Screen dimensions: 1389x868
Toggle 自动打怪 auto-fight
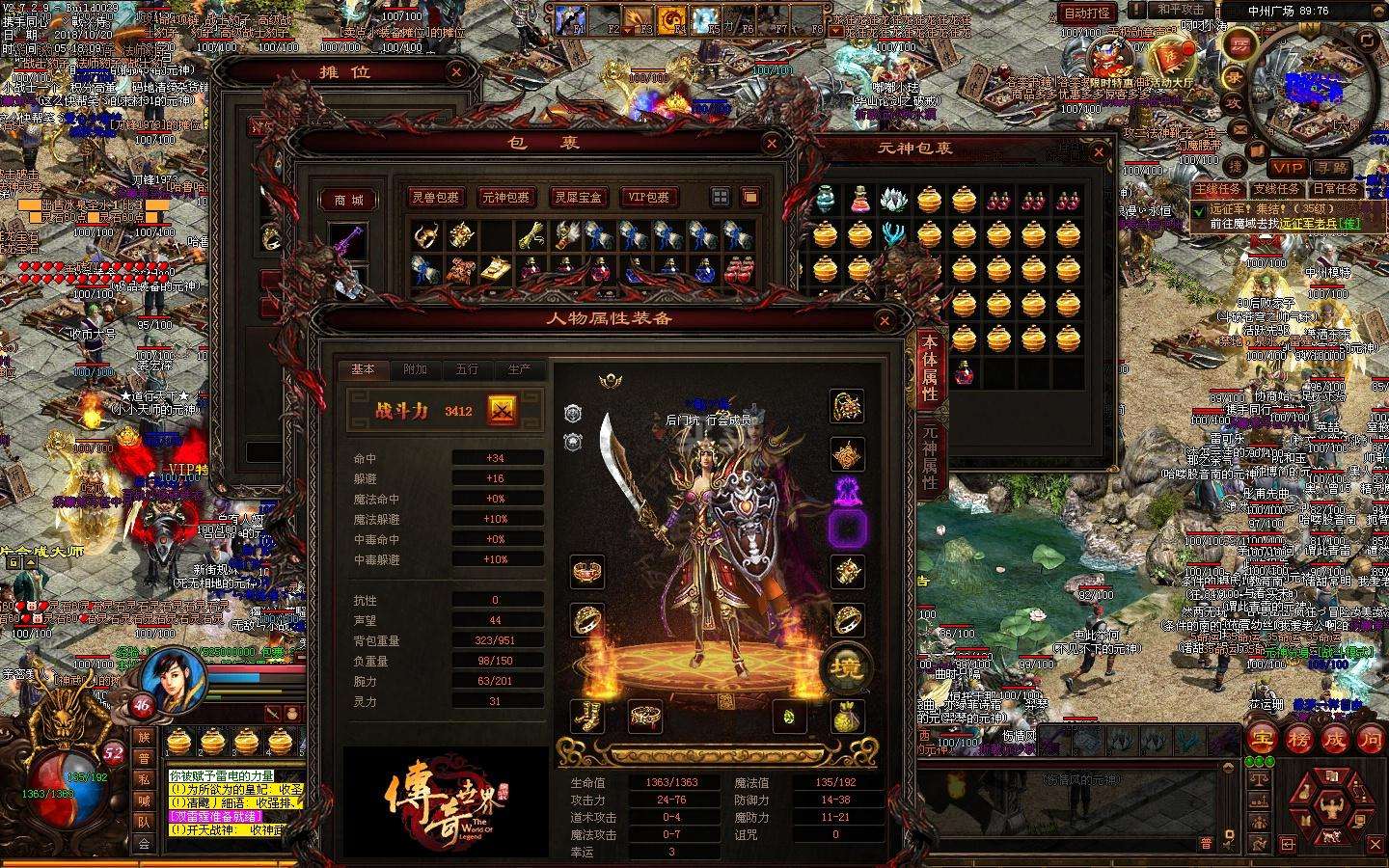(1087, 13)
